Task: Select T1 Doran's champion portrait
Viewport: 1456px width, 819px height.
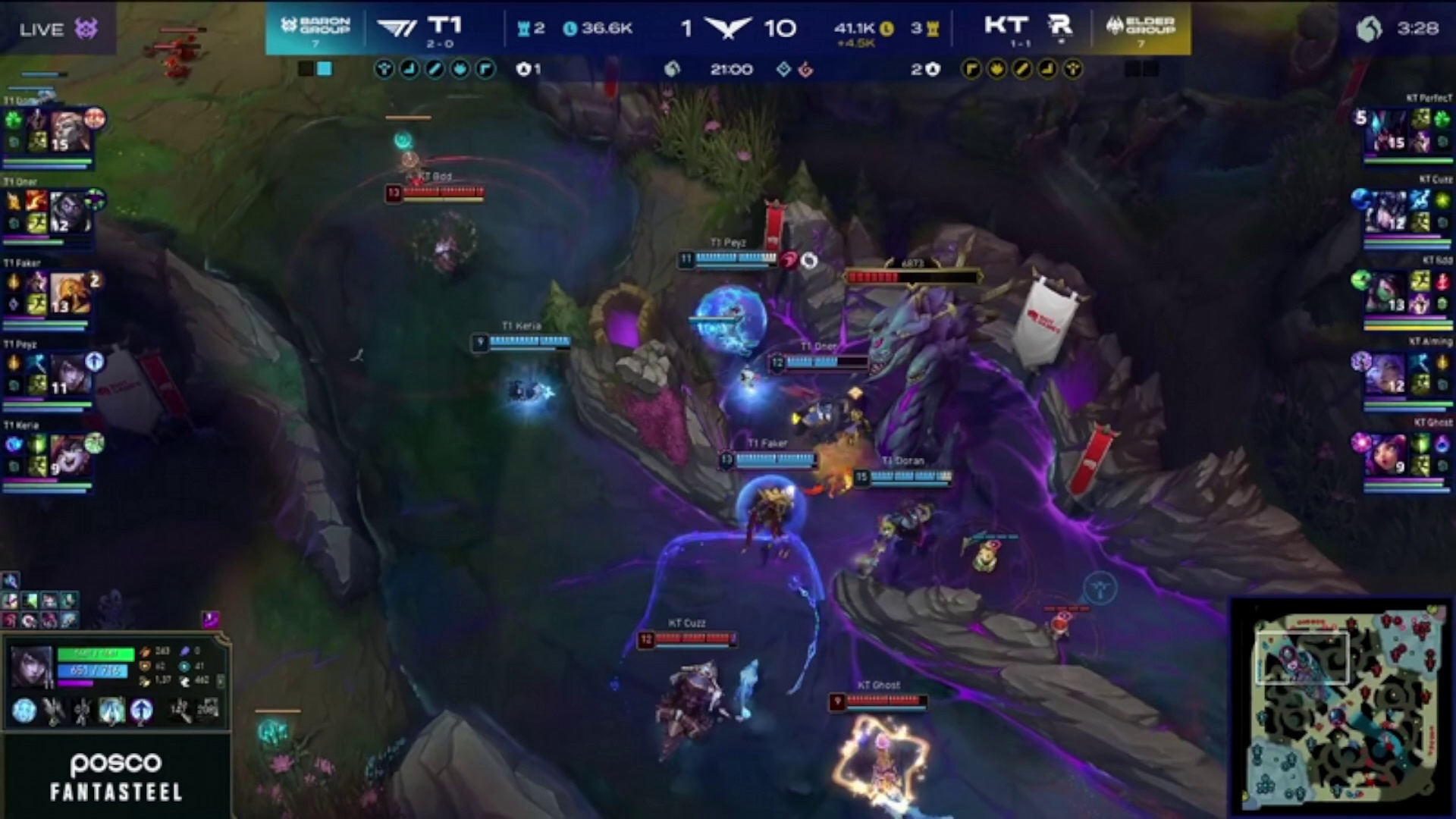Action: 67,130
